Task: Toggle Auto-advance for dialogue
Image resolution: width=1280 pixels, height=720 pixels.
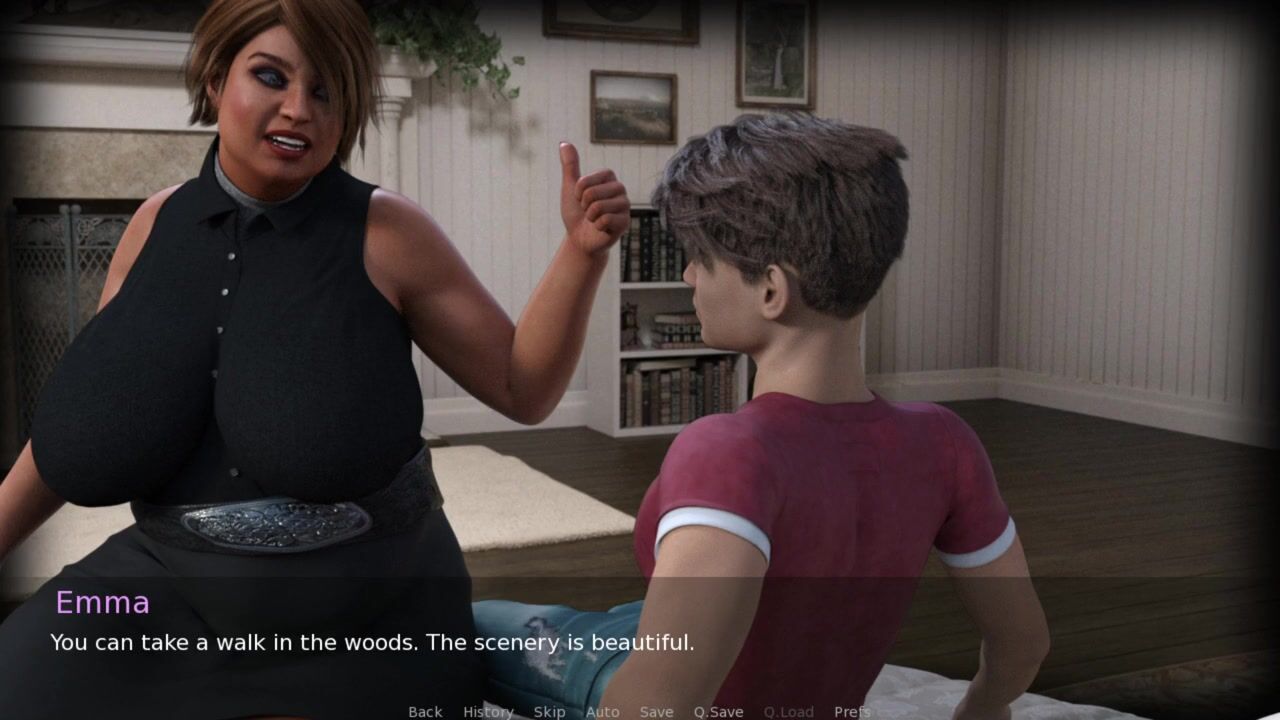Action: (x=602, y=711)
